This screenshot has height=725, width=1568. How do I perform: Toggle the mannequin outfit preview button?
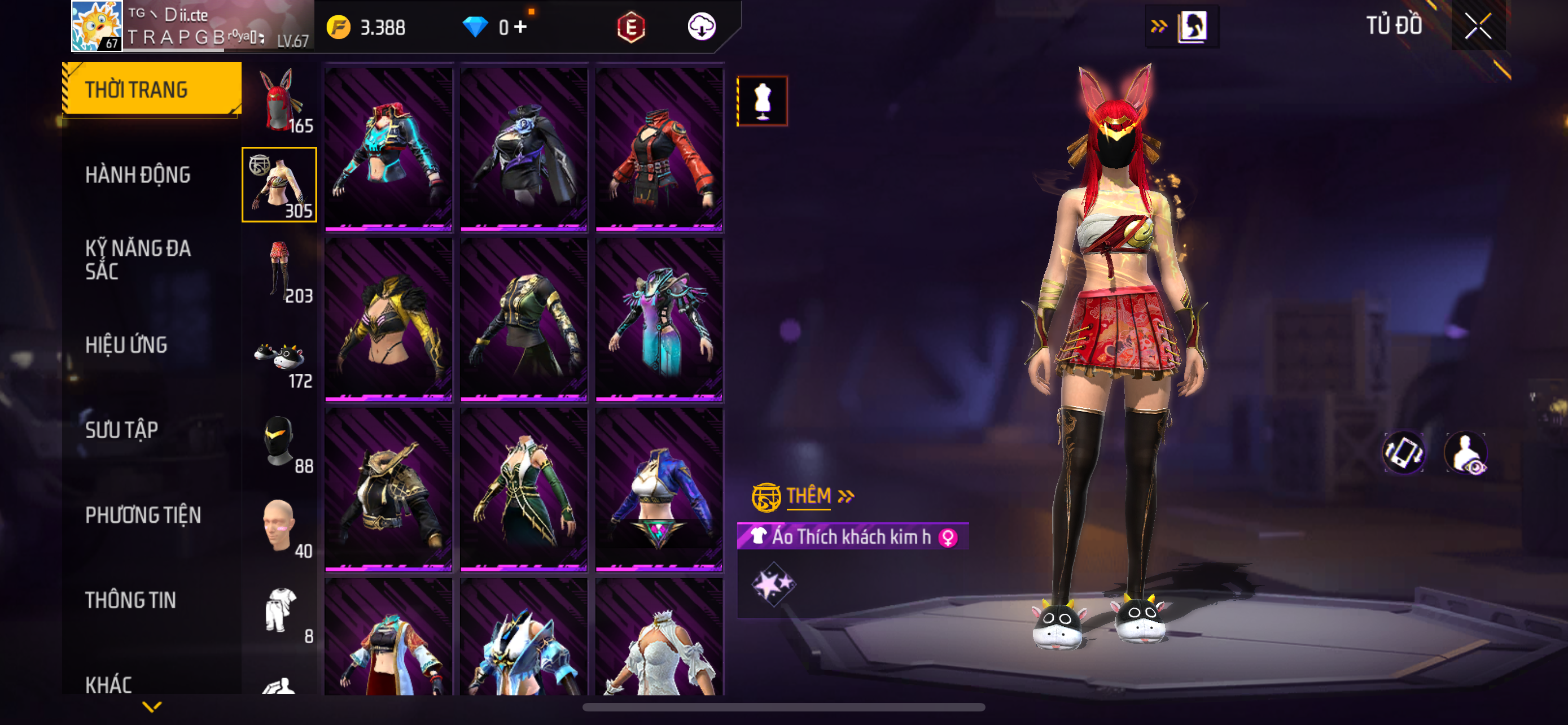(x=762, y=101)
